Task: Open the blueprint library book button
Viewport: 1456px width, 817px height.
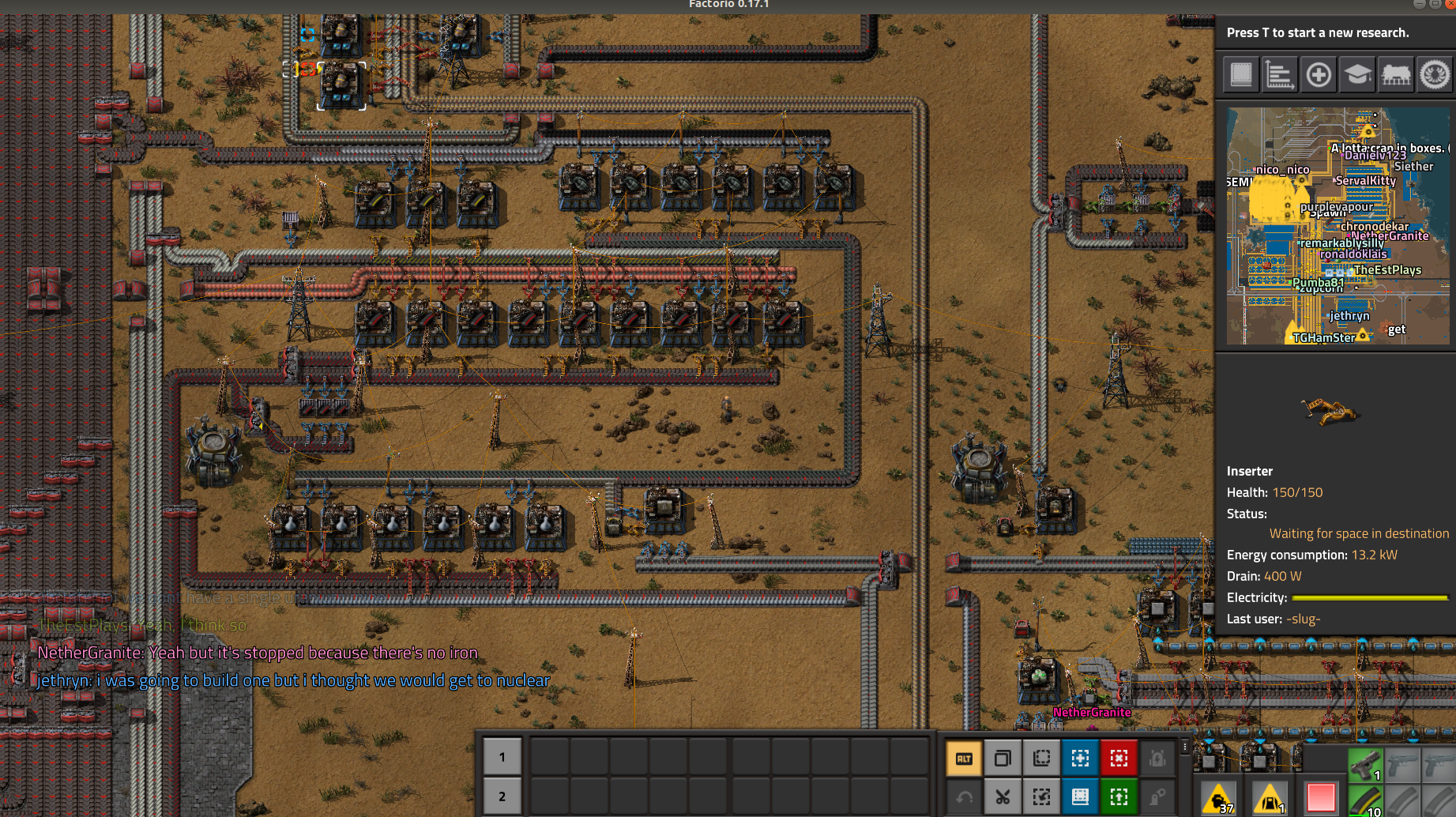Action: [x=1241, y=75]
